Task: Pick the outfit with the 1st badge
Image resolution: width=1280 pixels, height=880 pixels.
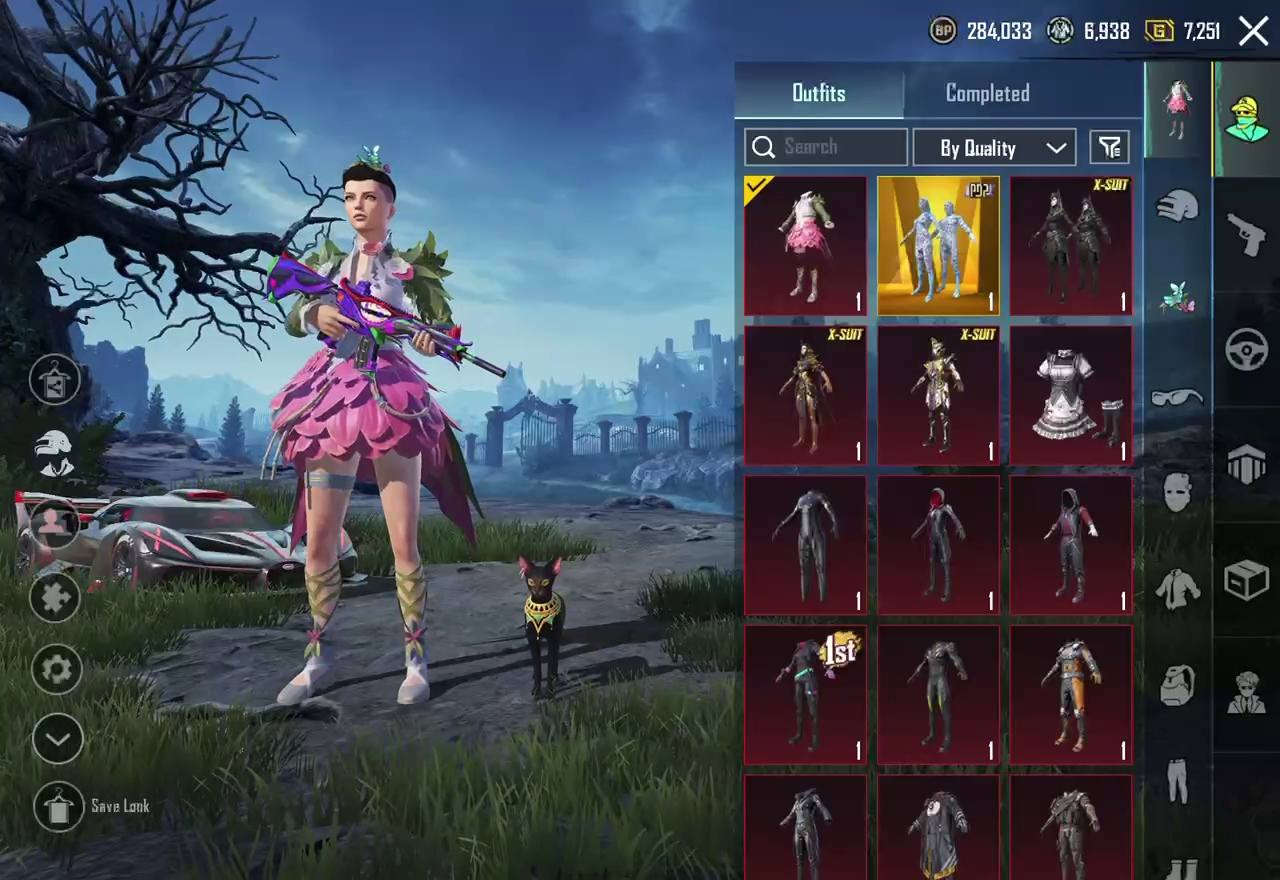Action: click(805, 695)
